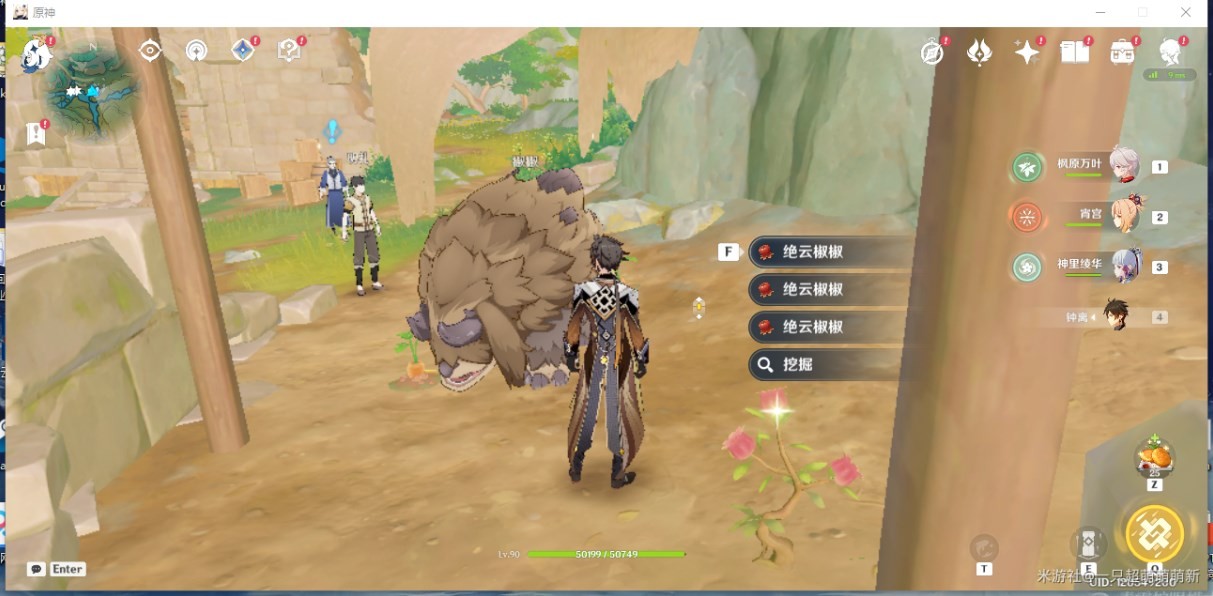Screen dimensions: 1213x596
Task: Open the blue diamond event icon
Action: click(243, 50)
